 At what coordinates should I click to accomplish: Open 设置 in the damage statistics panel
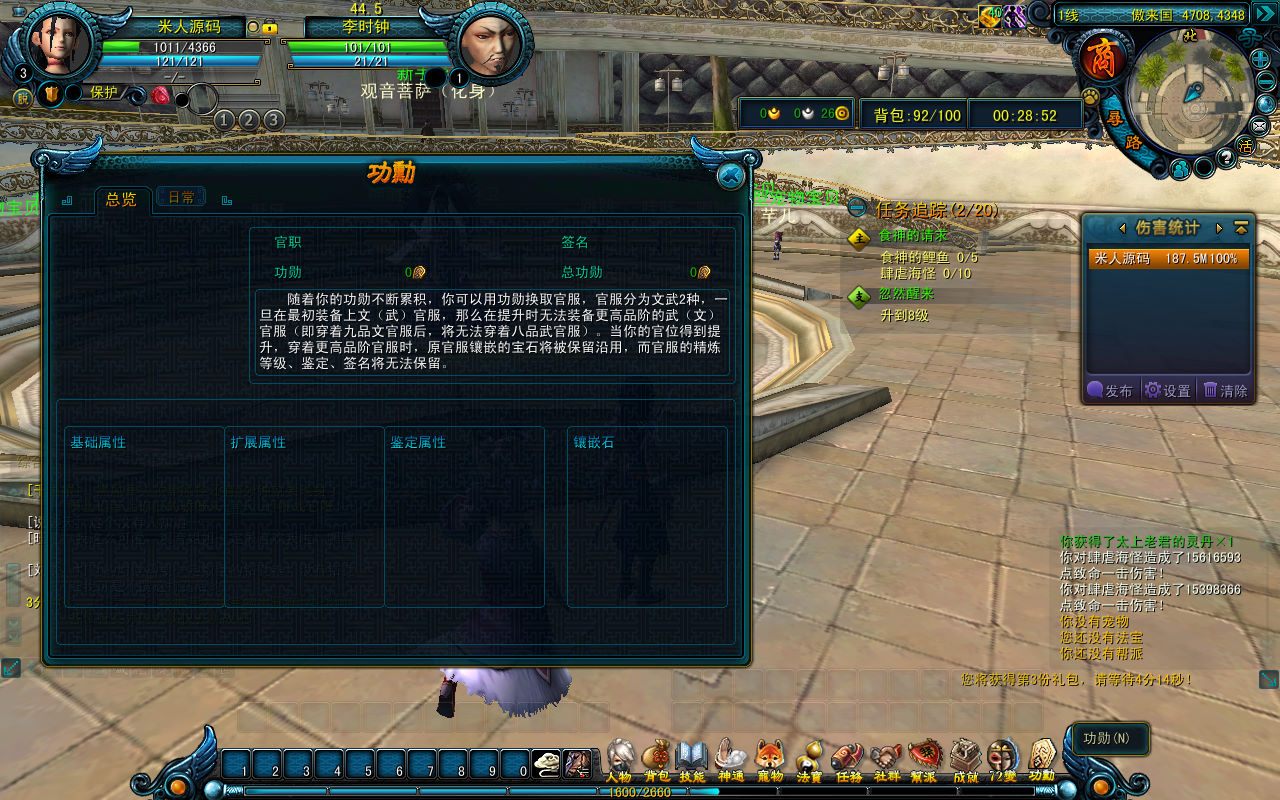coord(1168,391)
